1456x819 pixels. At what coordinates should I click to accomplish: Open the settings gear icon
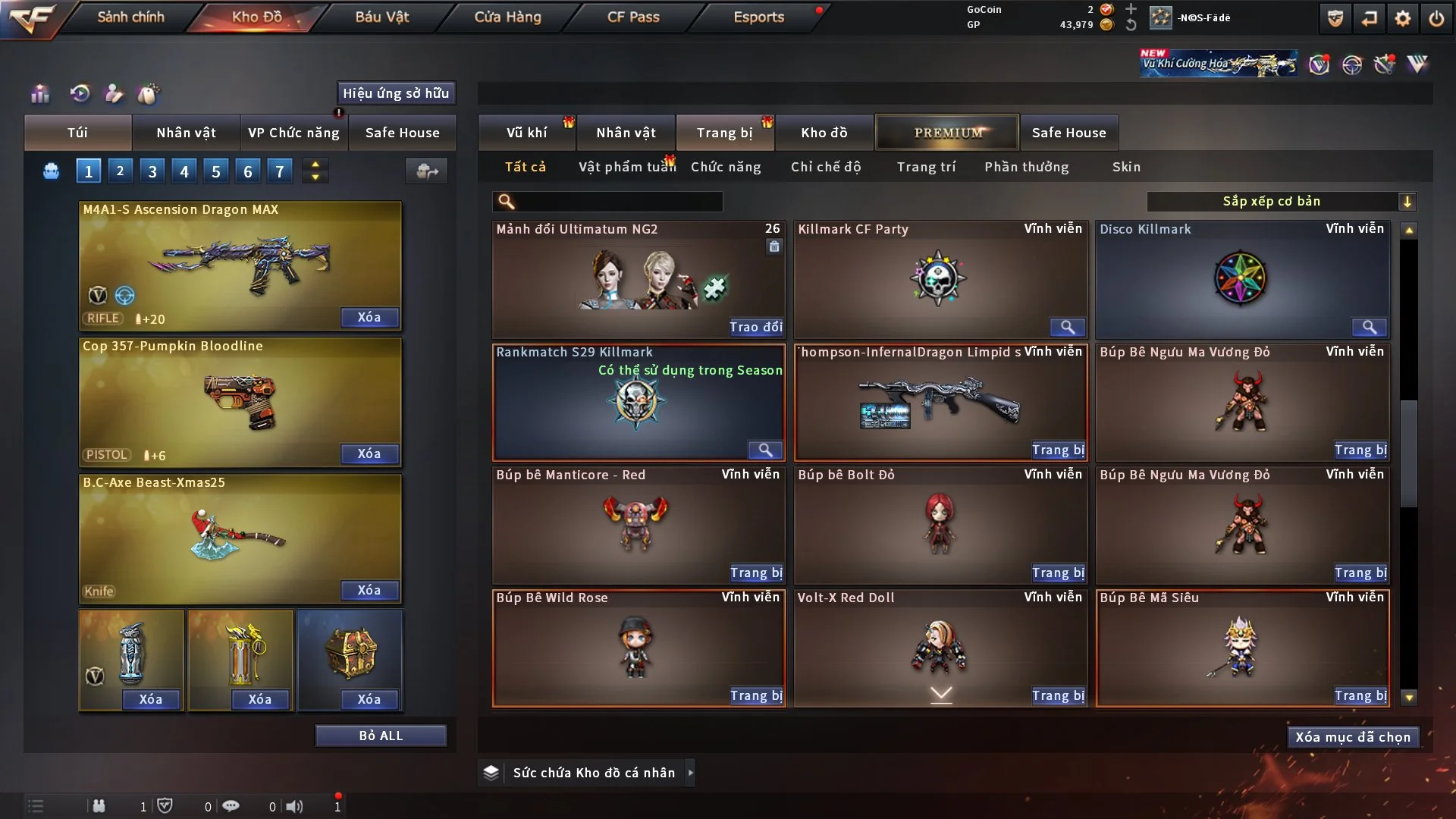[1403, 18]
